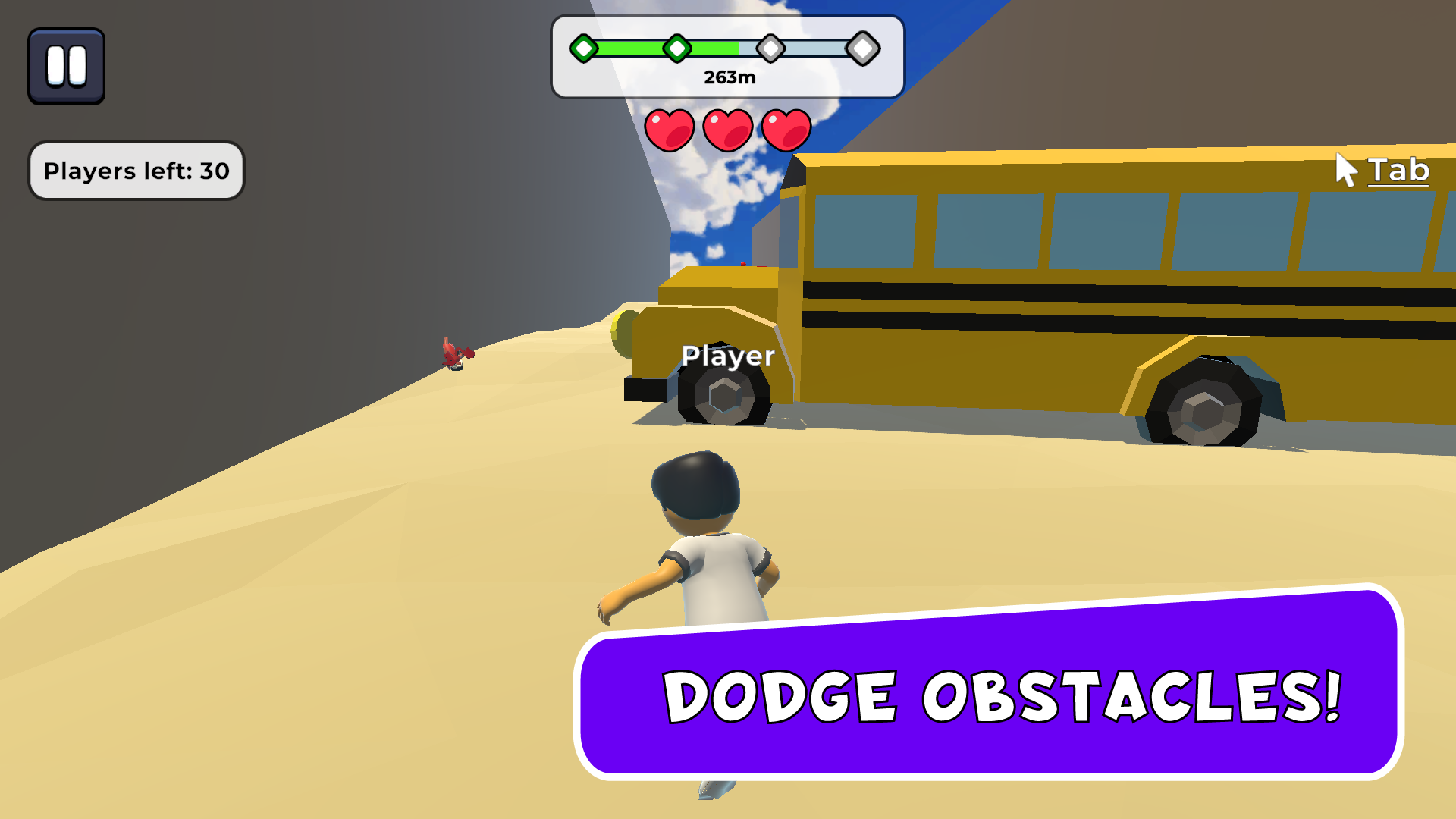Image resolution: width=1456 pixels, height=819 pixels.
Task: Click the Pause button
Action: coord(66,64)
